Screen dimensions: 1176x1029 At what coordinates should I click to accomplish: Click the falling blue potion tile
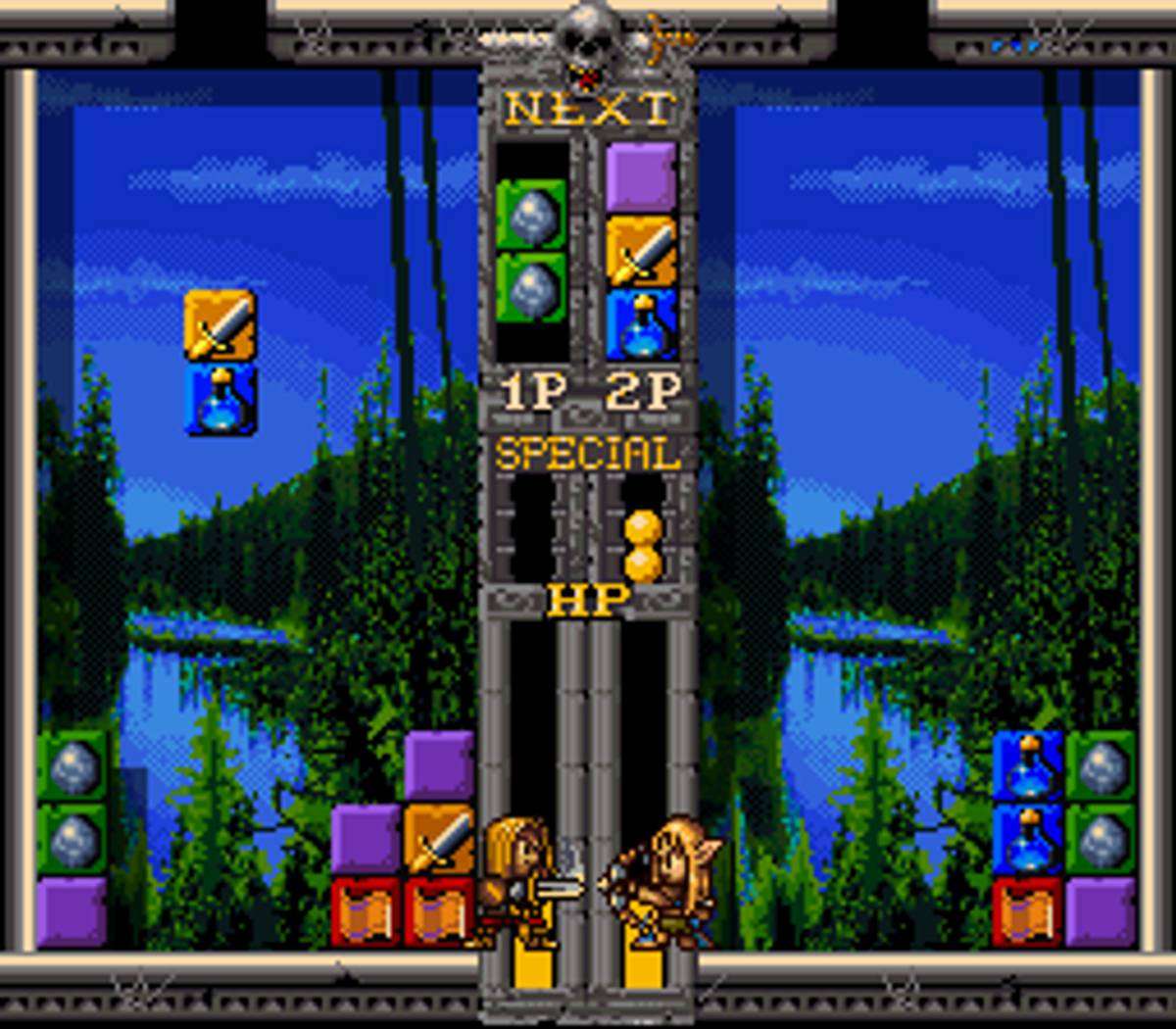[x=220, y=398]
